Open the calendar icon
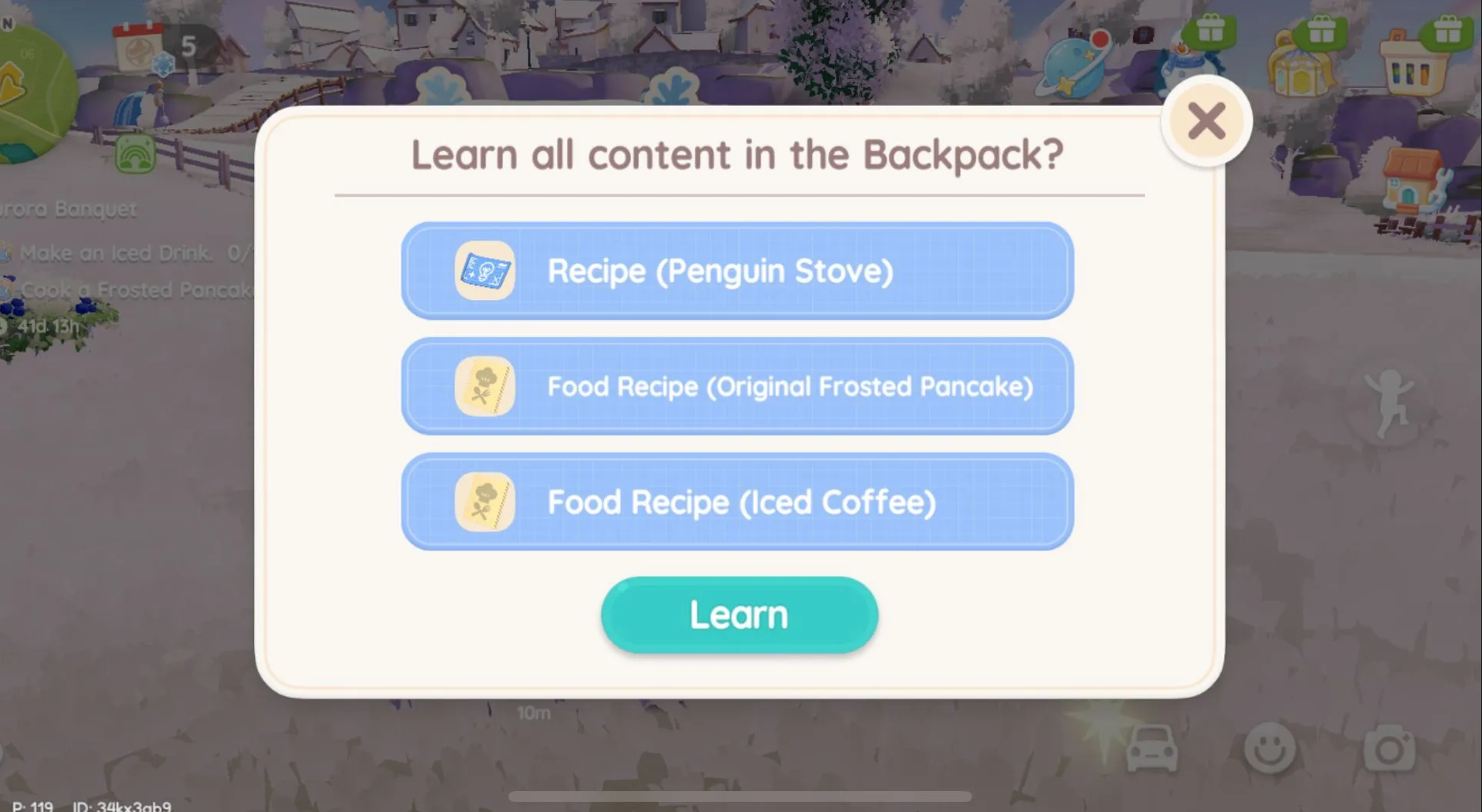 coord(139,48)
